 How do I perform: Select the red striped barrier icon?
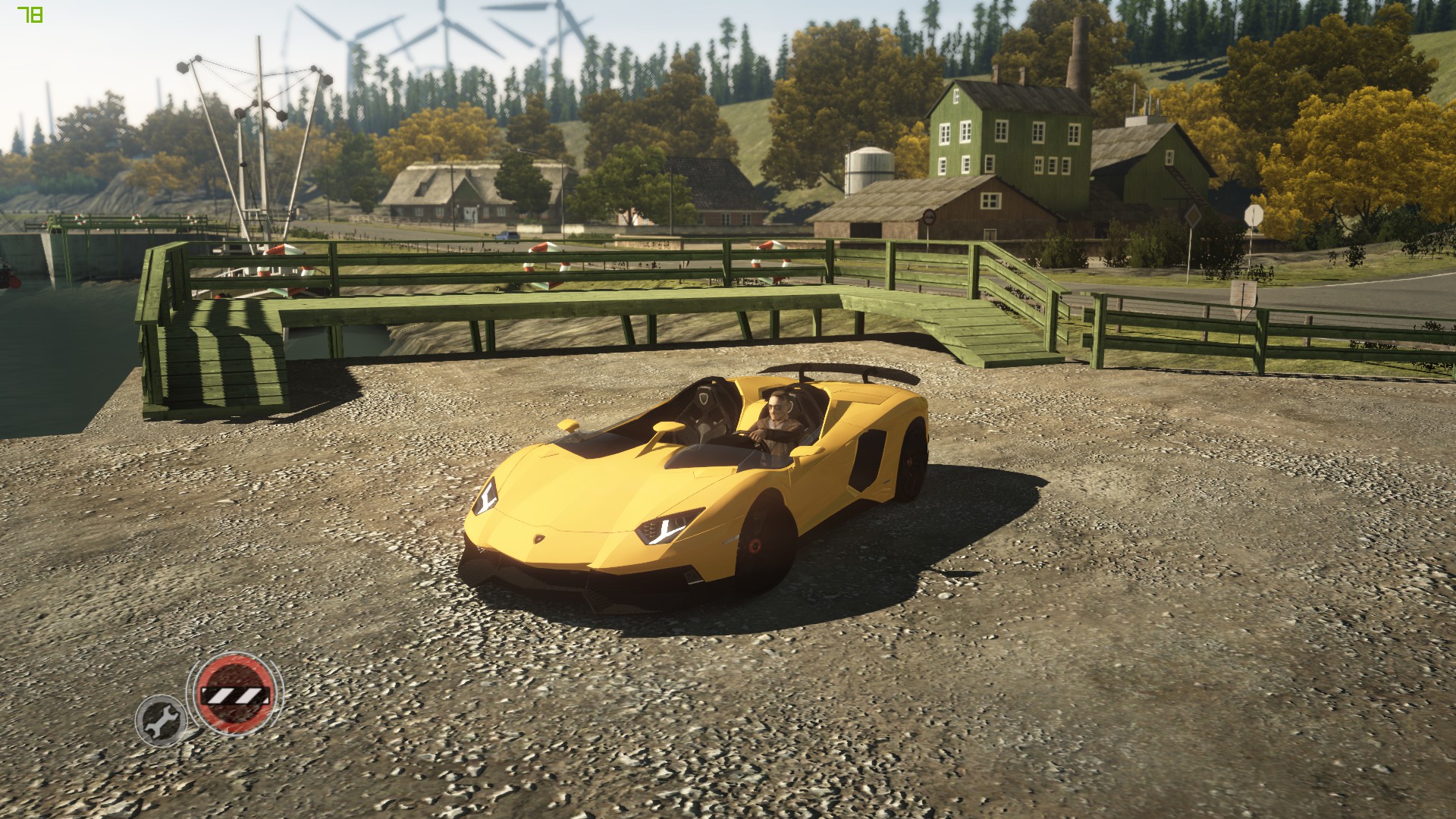234,694
